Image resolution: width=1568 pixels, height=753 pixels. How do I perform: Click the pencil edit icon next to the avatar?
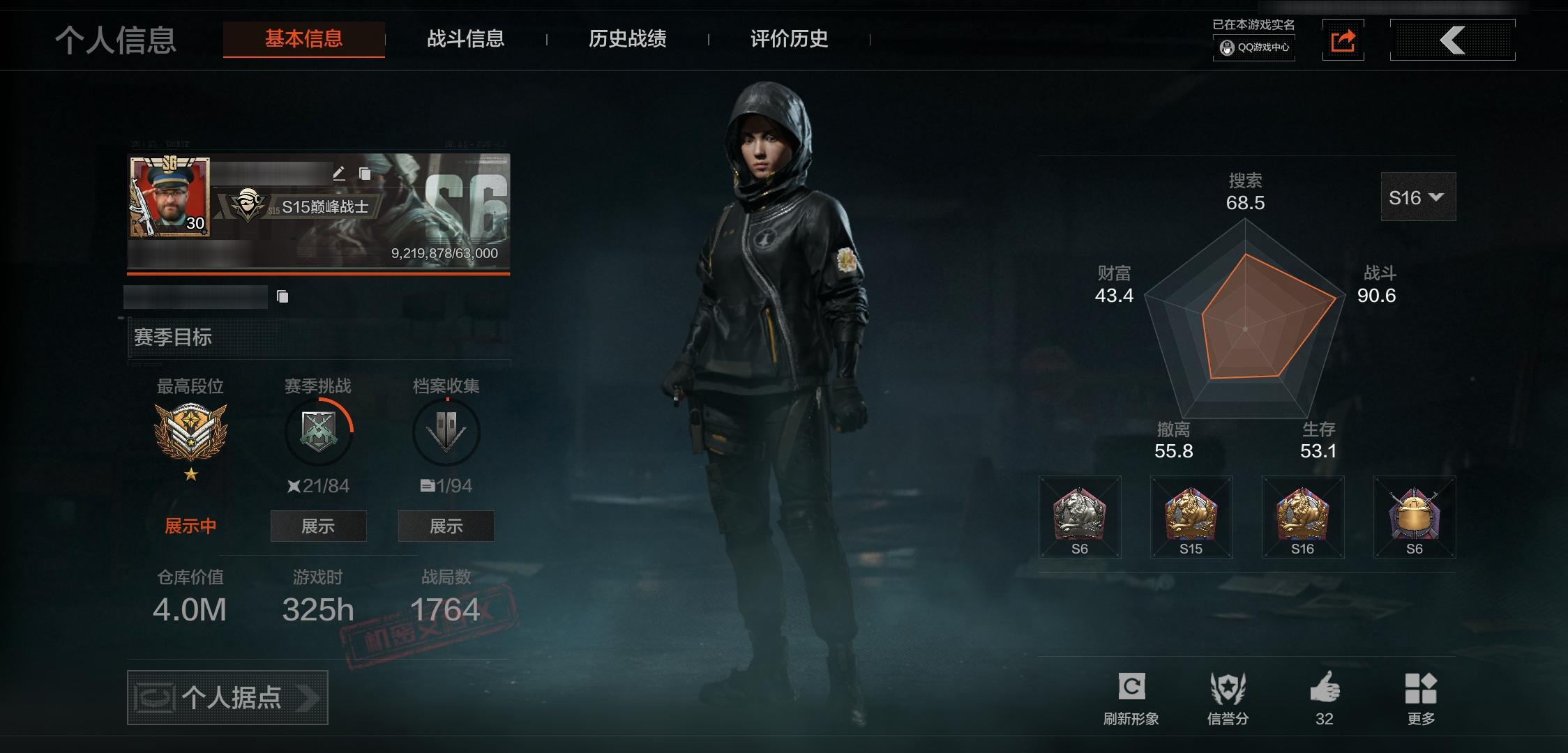point(340,173)
